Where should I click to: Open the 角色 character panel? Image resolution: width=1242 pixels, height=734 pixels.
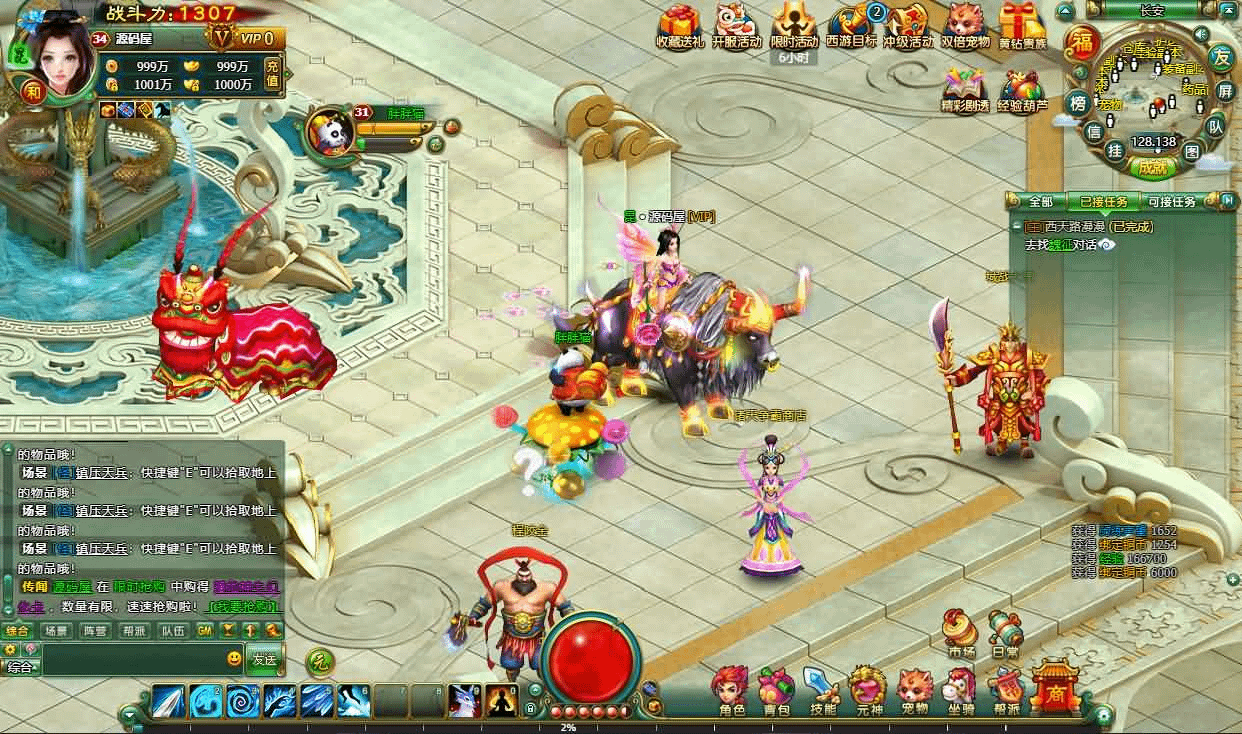pyautogui.click(x=731, y=689)
